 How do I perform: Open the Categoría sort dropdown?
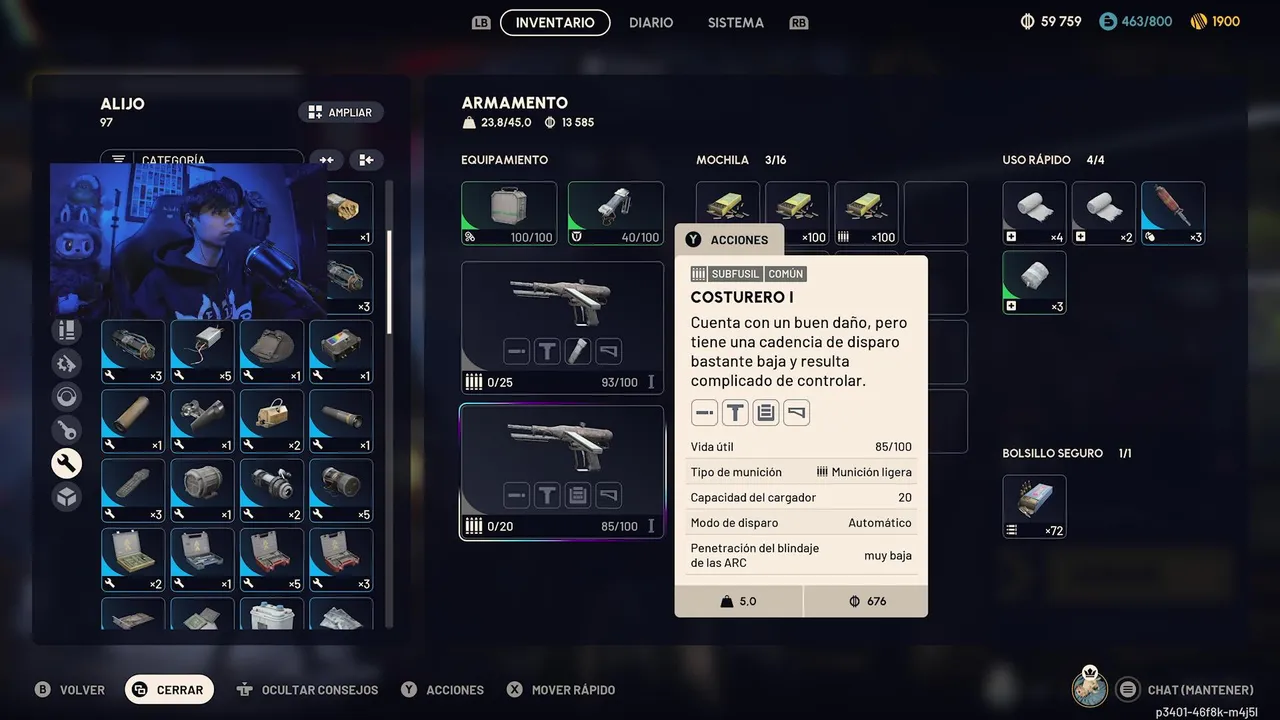201,160
